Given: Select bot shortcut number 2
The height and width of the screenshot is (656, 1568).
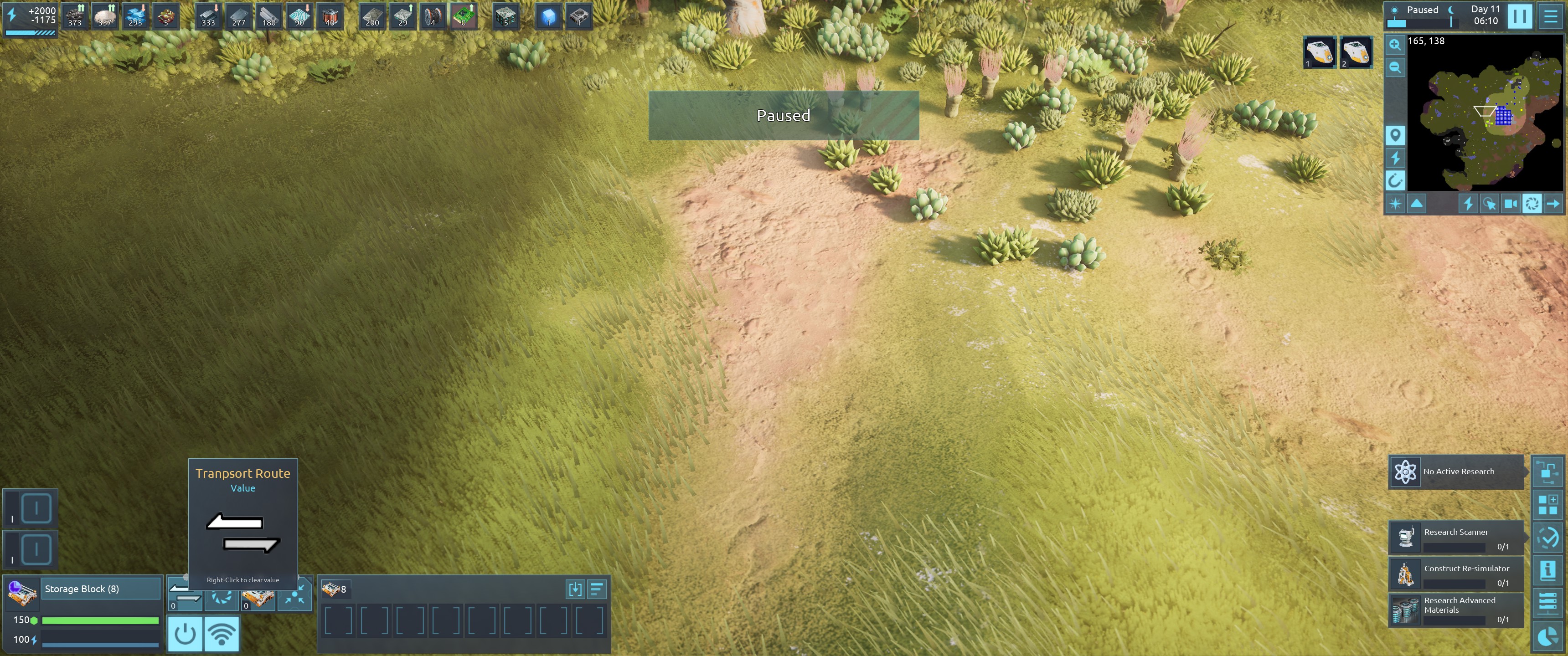Looking at the screenshot, I should coord(1356,52).
